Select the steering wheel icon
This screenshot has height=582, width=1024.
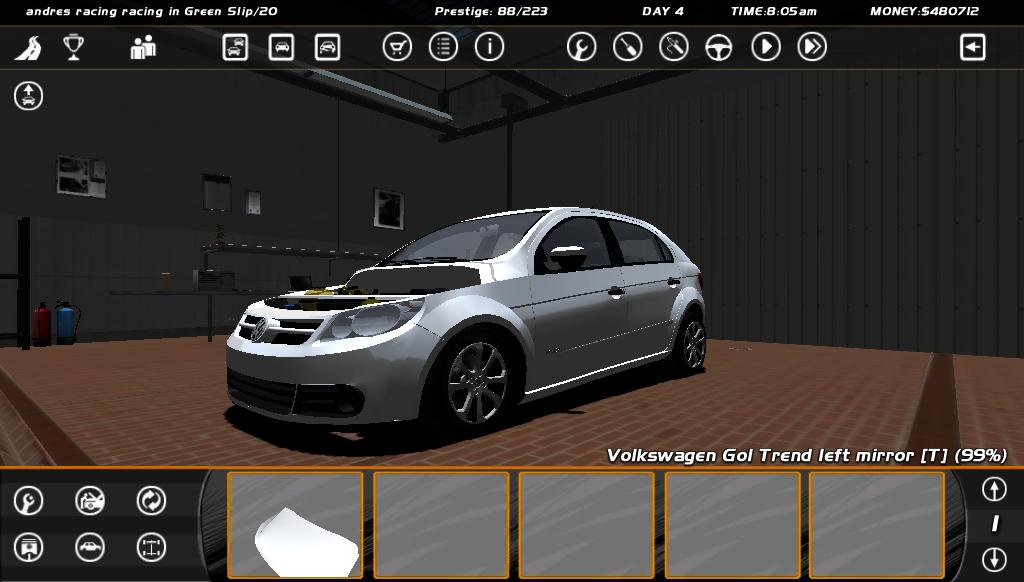click(x=719, y=47)
